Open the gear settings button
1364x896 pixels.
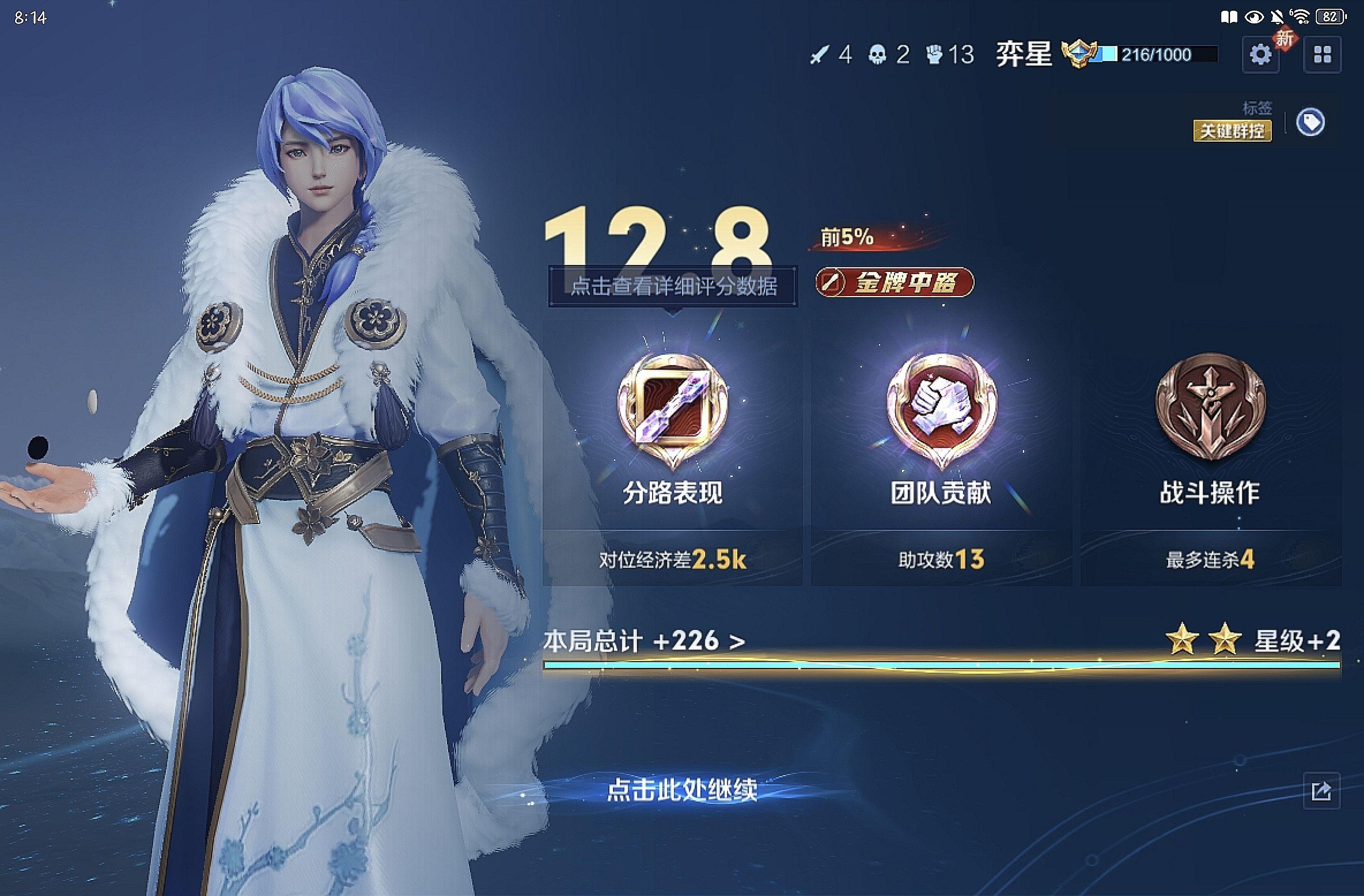click(x=1260, y=55)
